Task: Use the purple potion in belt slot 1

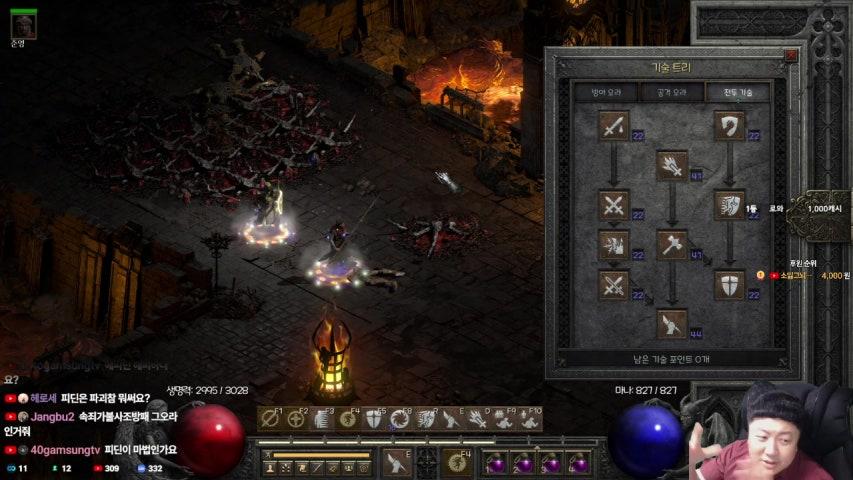Action: pos(496,462)
